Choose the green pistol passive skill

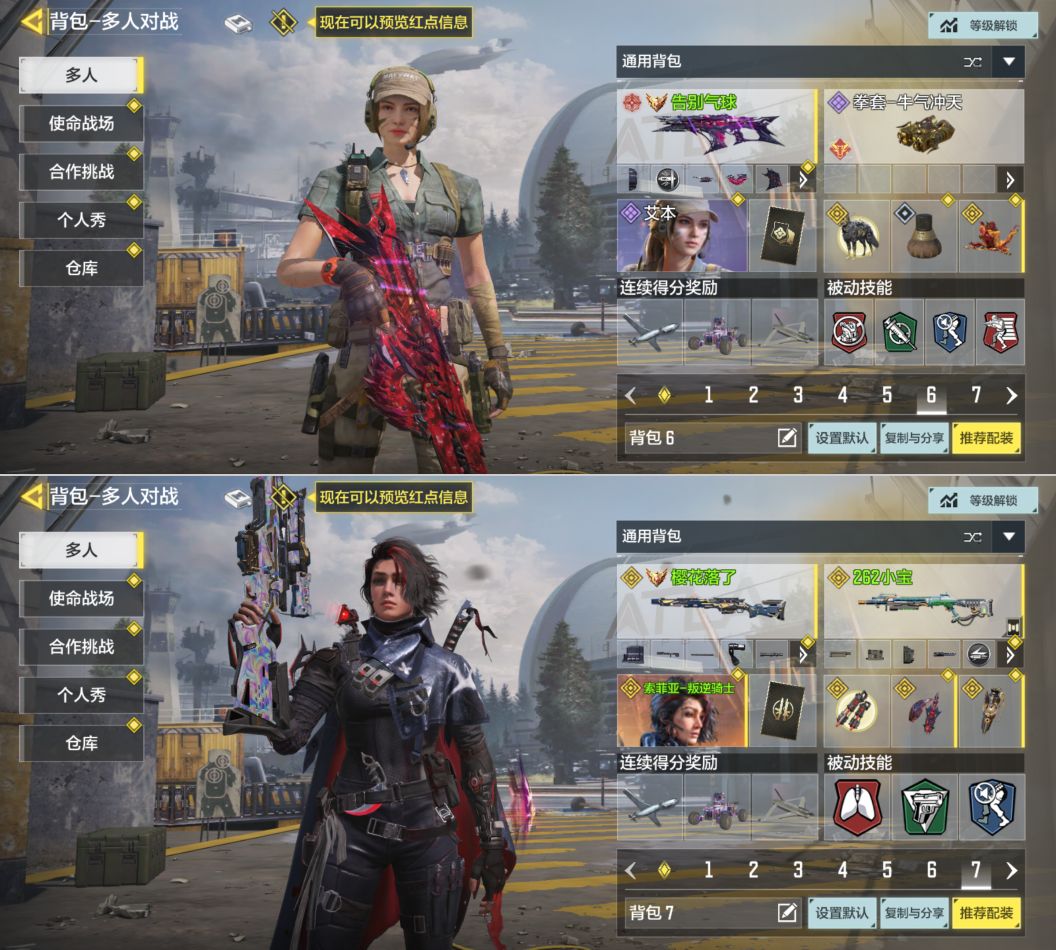click(924, 806)
